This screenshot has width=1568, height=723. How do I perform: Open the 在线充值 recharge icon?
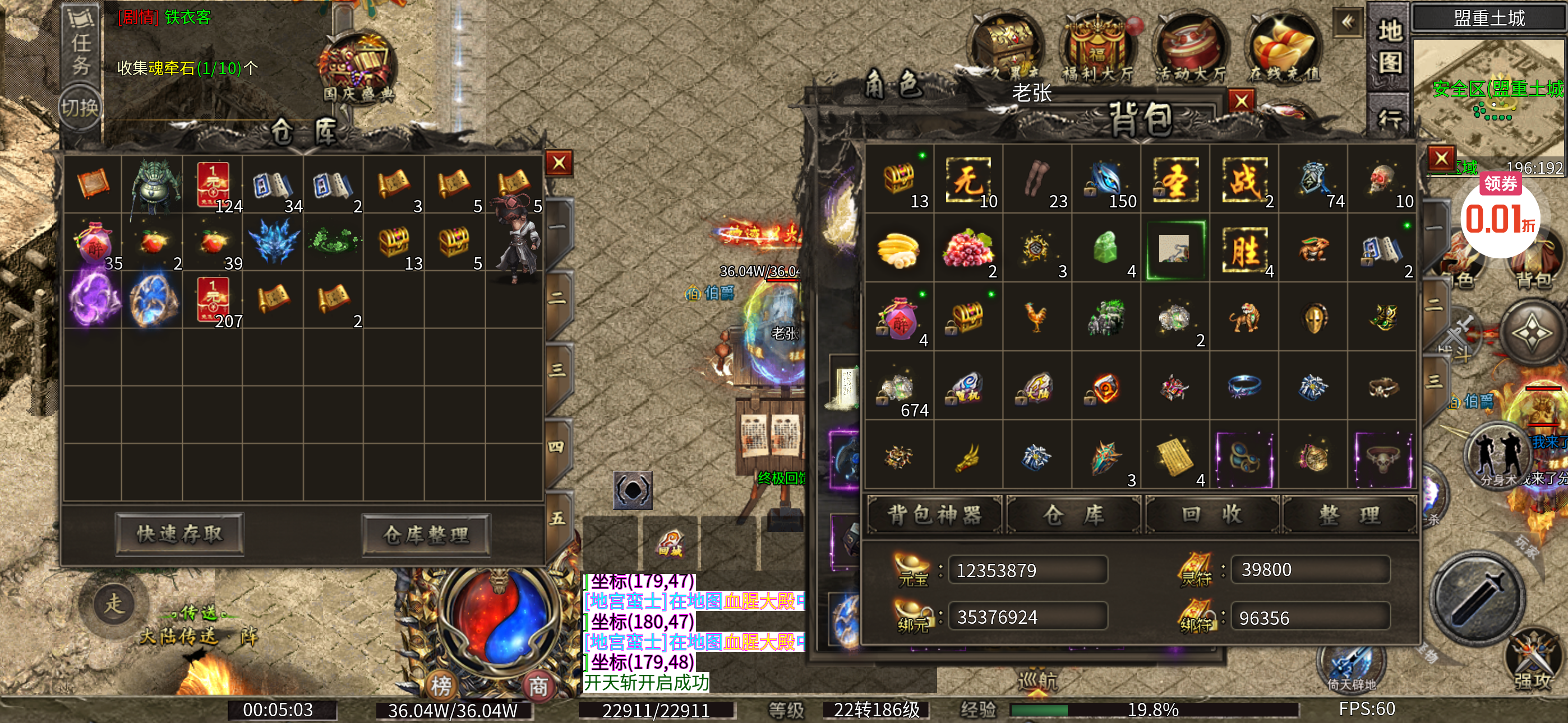click(1284, 49)
